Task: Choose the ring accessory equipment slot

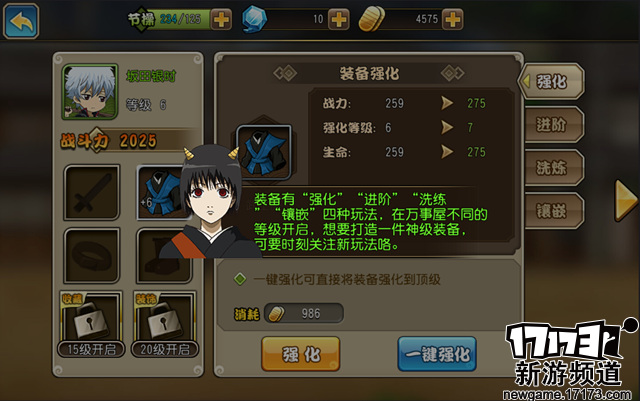Action: coord(91,256)
